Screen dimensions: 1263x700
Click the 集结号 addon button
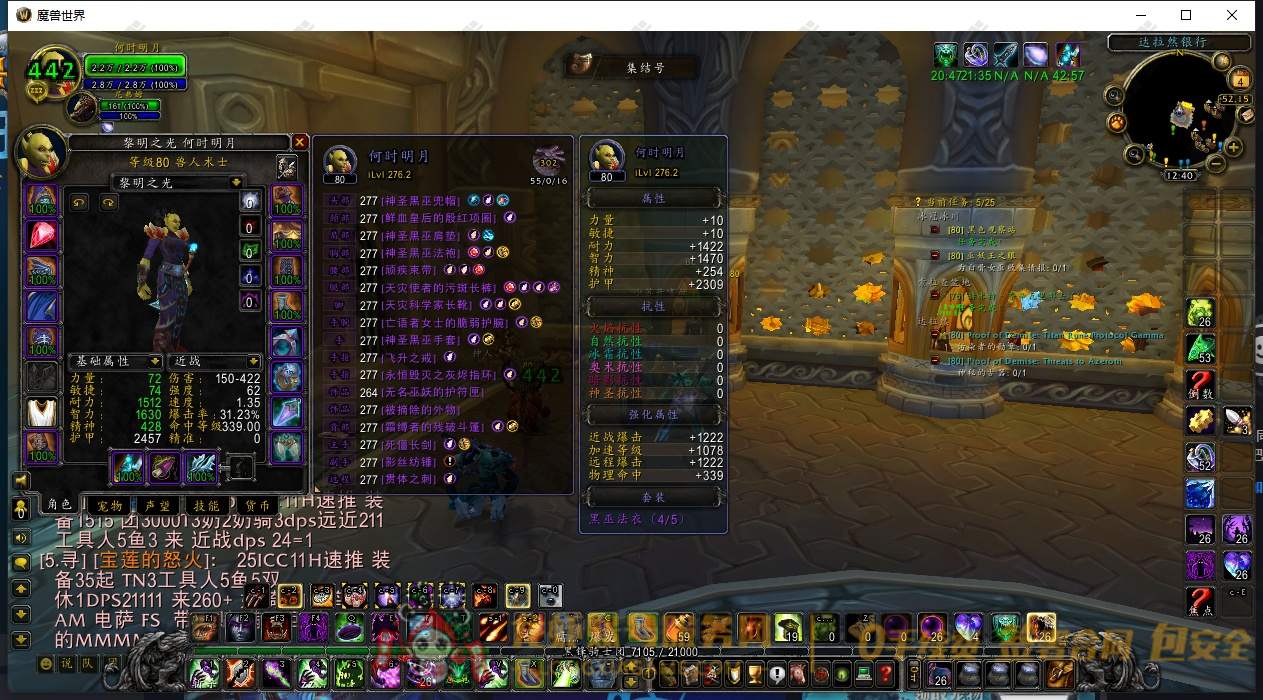[644, 67]
